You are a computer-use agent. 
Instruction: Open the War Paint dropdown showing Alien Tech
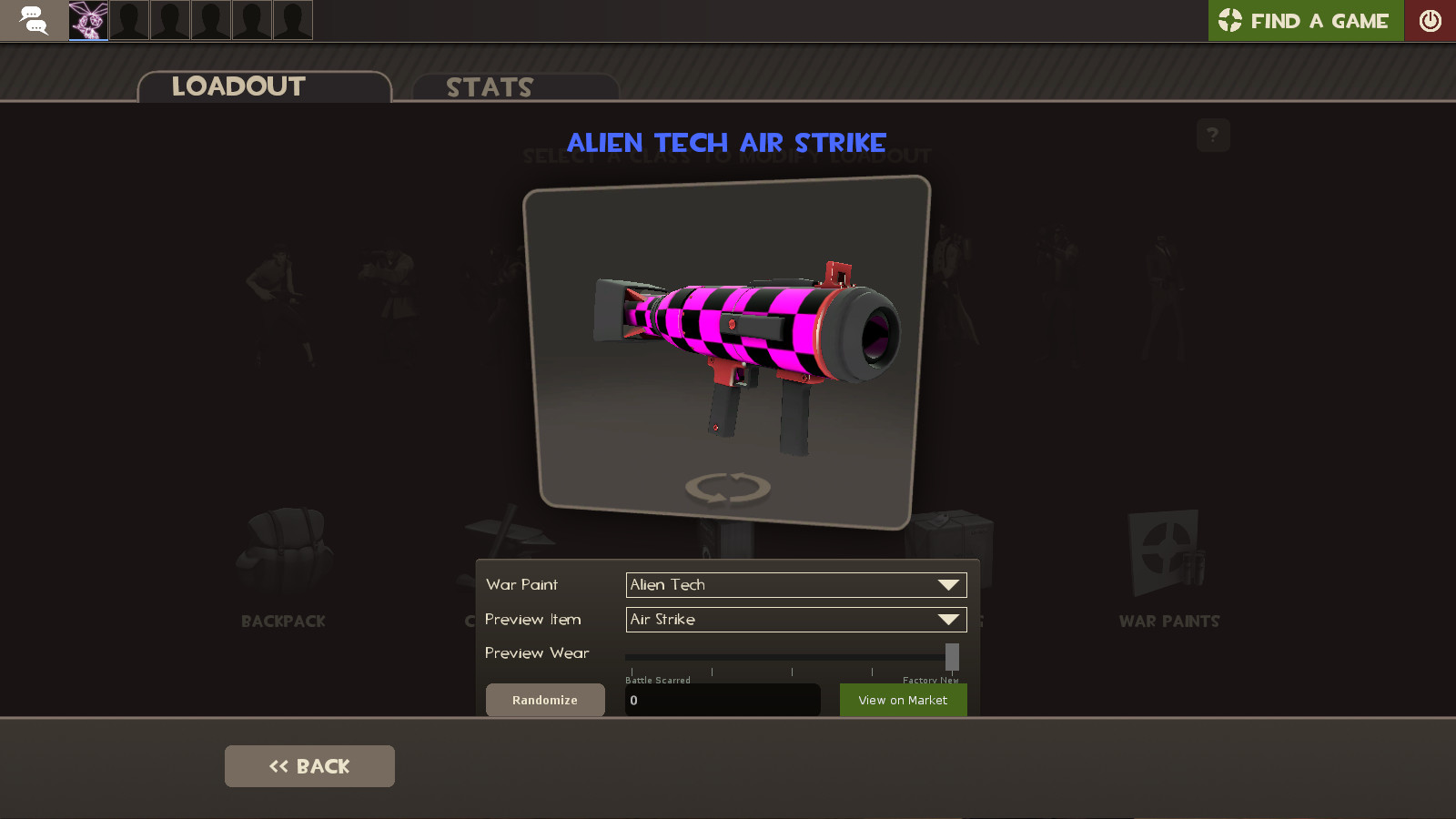pos(794,584)
